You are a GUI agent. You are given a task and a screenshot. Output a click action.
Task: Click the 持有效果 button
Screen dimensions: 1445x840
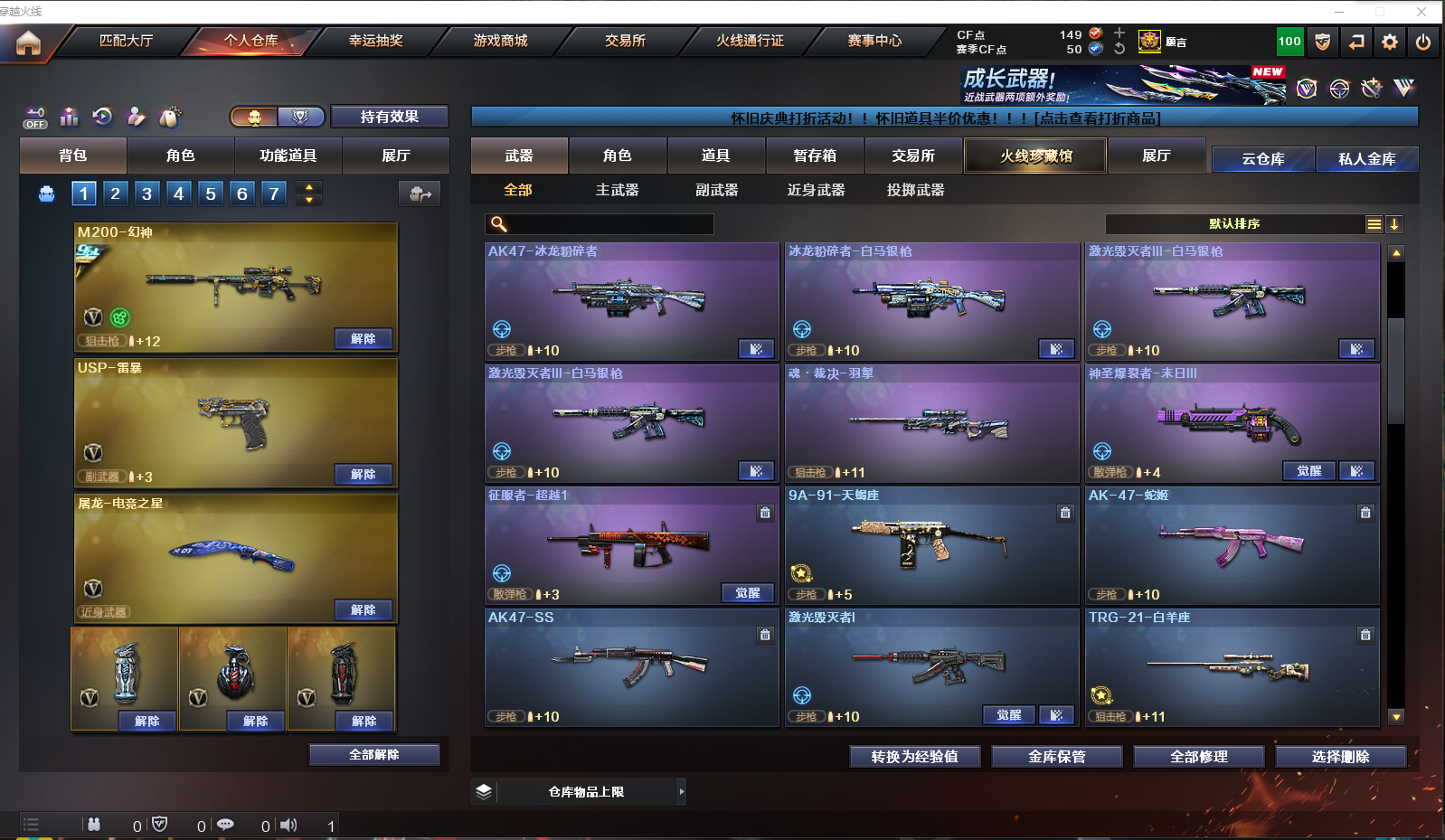tap(389, 117)
